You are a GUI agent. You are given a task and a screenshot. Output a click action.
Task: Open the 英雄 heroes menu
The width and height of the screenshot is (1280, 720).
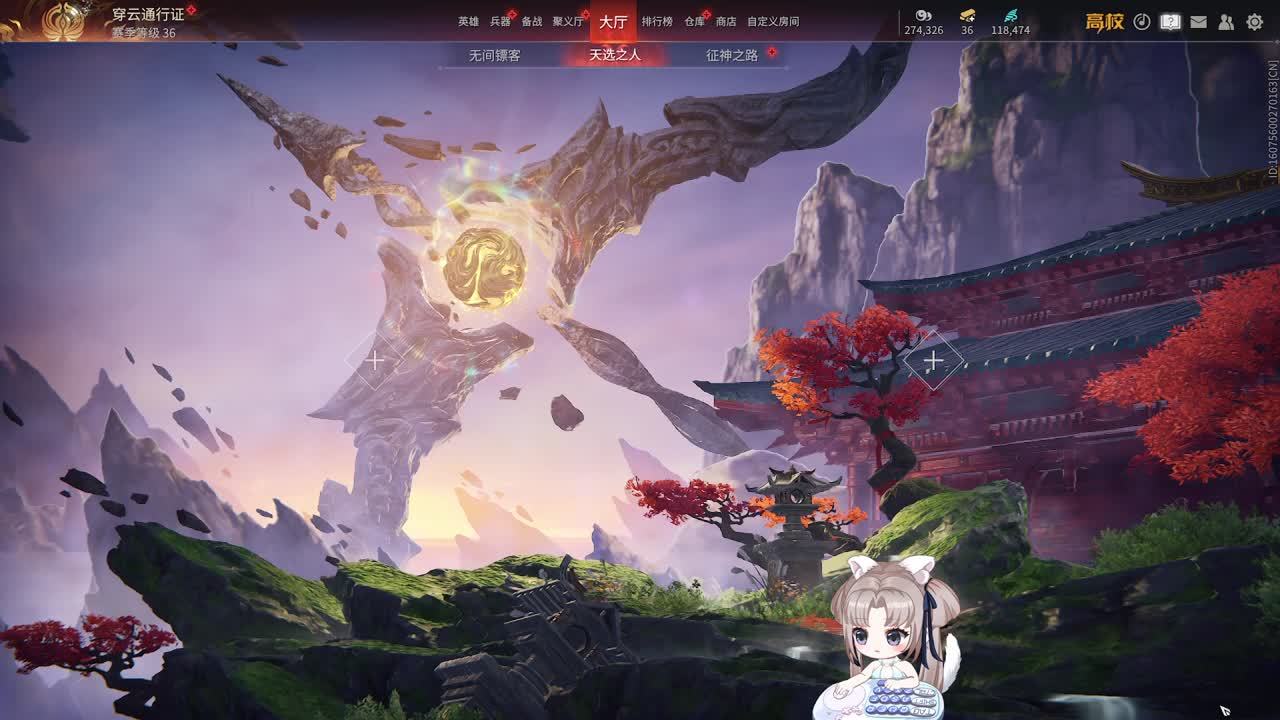(x=468, y=21)
